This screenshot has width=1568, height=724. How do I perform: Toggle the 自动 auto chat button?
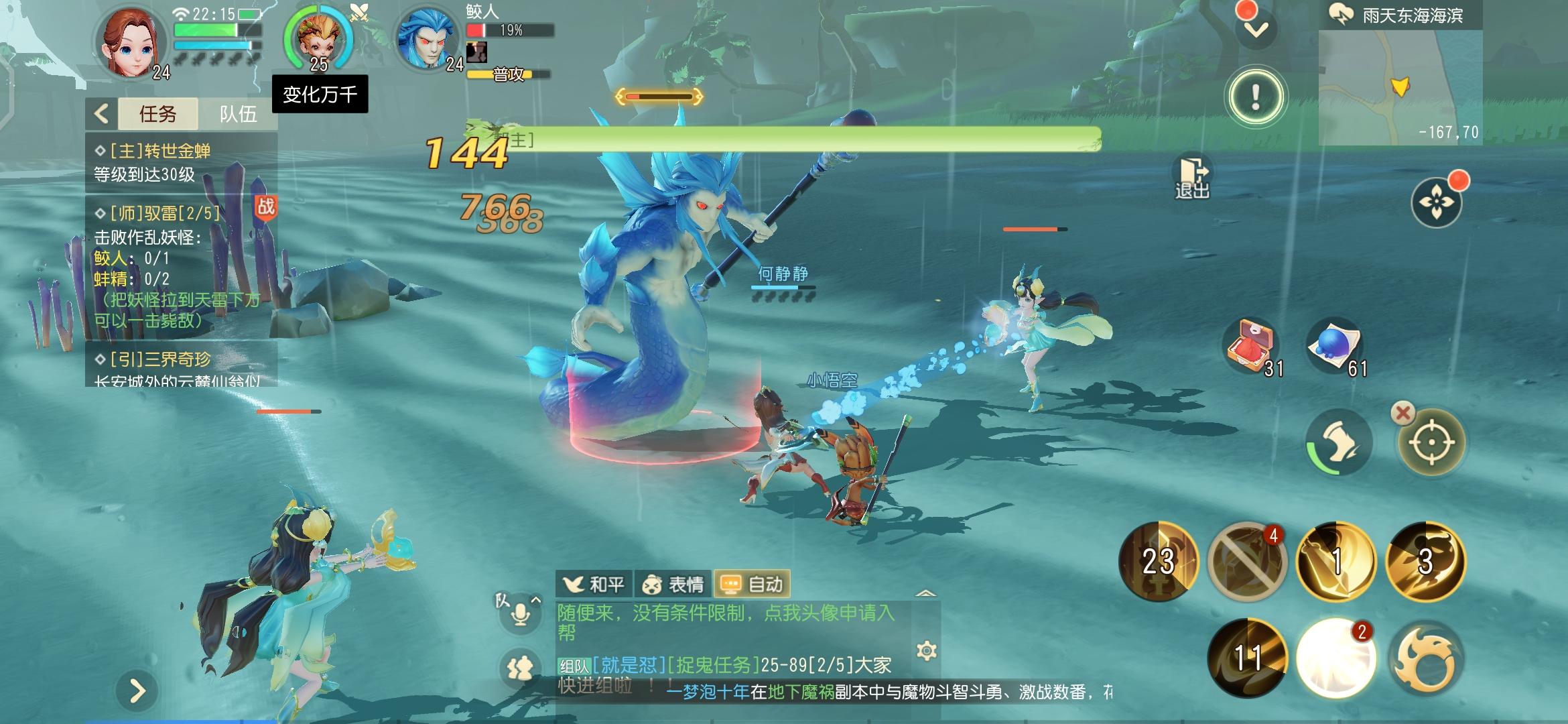point(752,585)
